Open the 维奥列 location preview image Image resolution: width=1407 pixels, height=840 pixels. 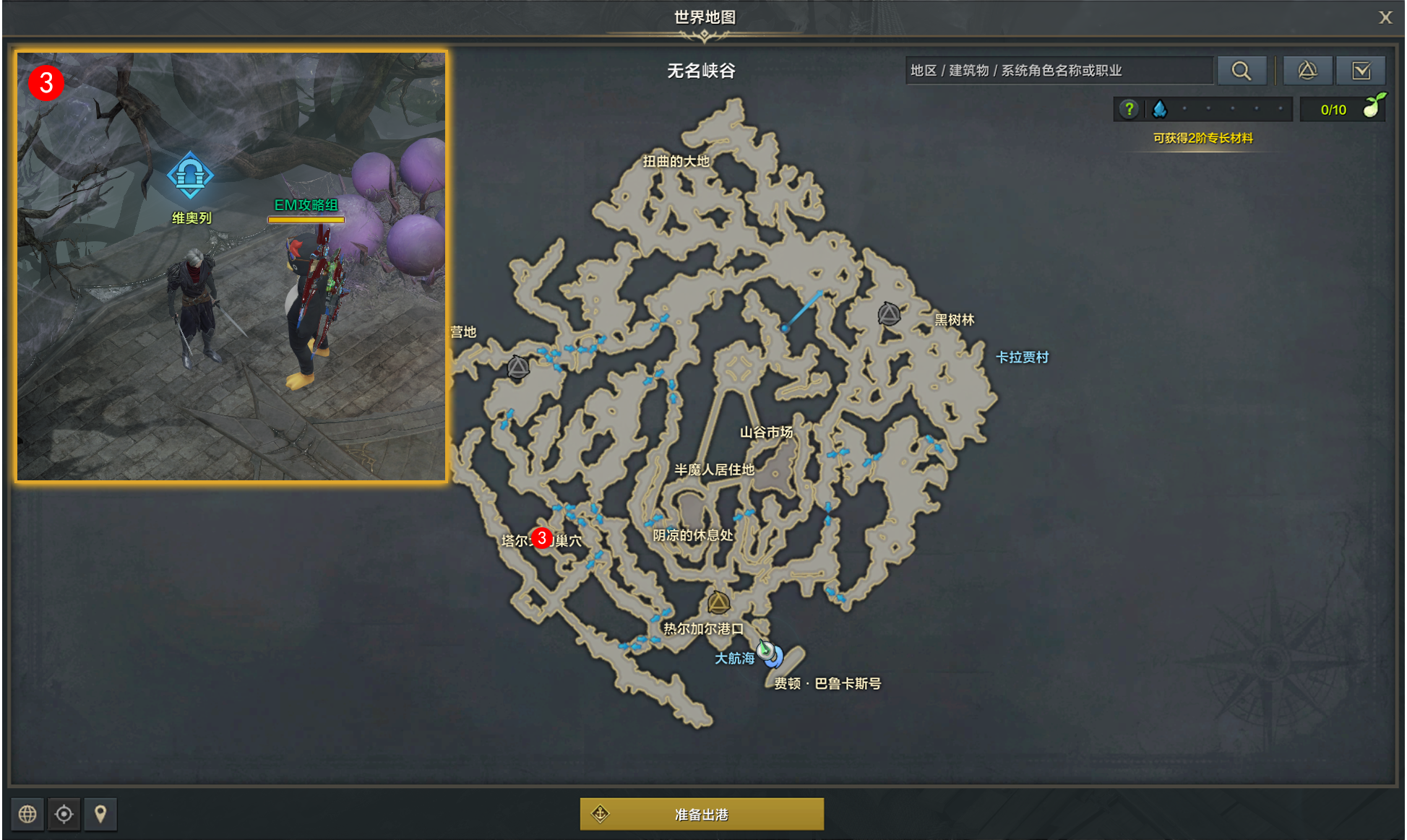231,266
